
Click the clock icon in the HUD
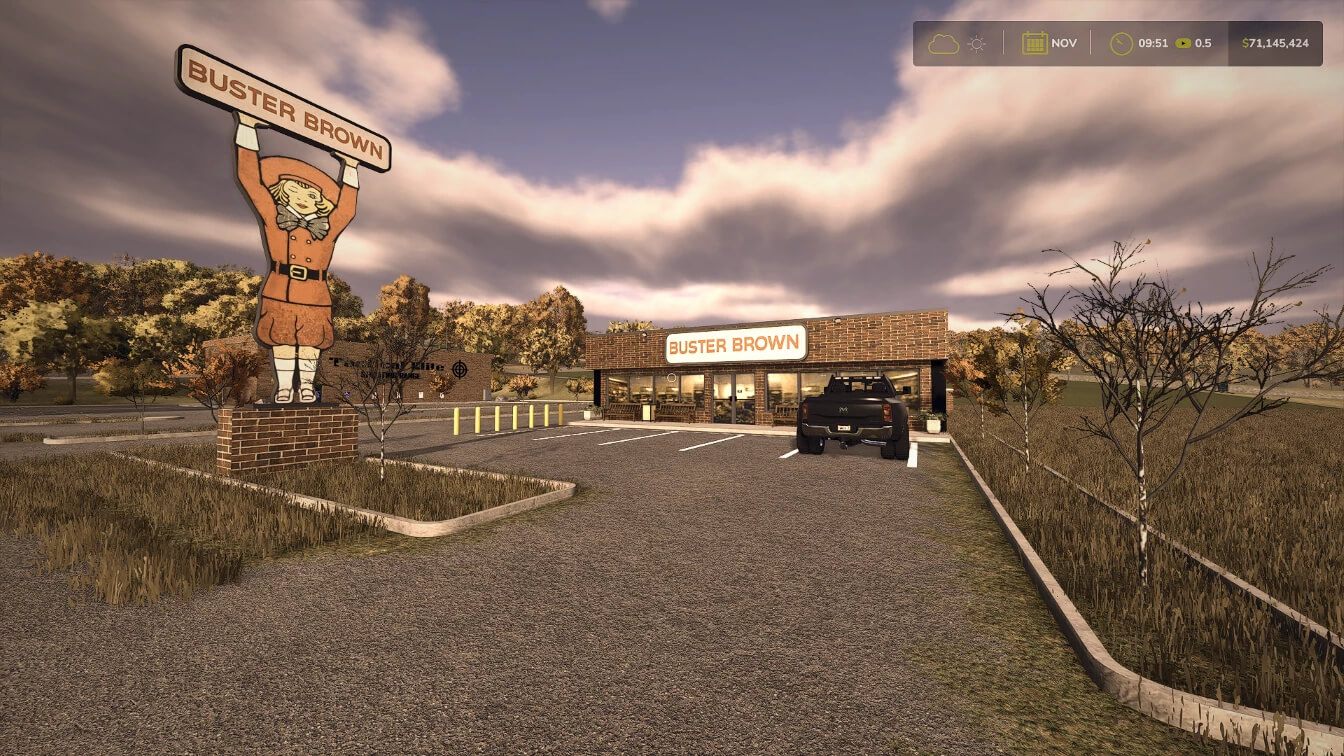(1121, 44)
